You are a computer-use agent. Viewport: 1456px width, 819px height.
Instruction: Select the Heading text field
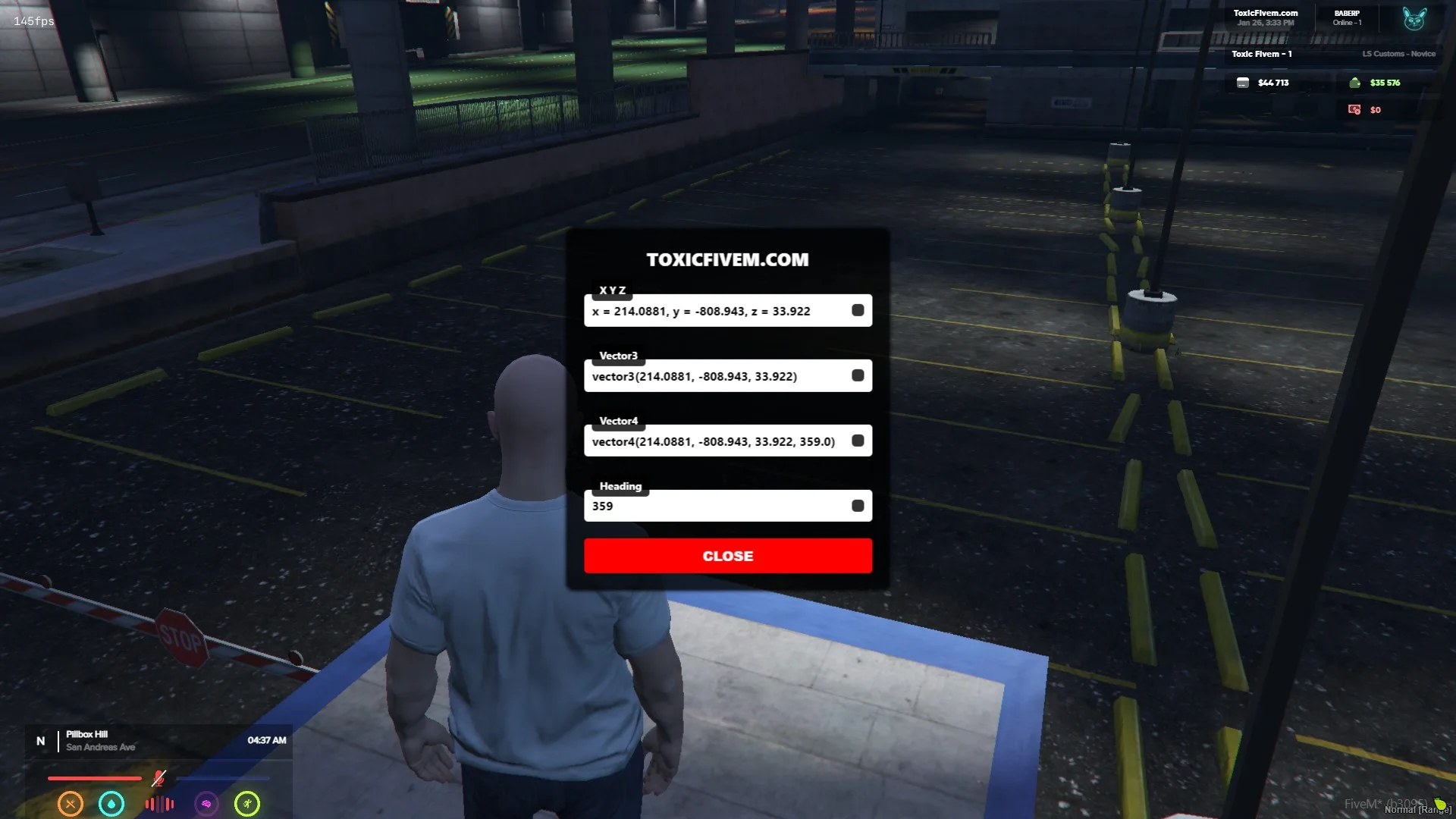point(713,507)
